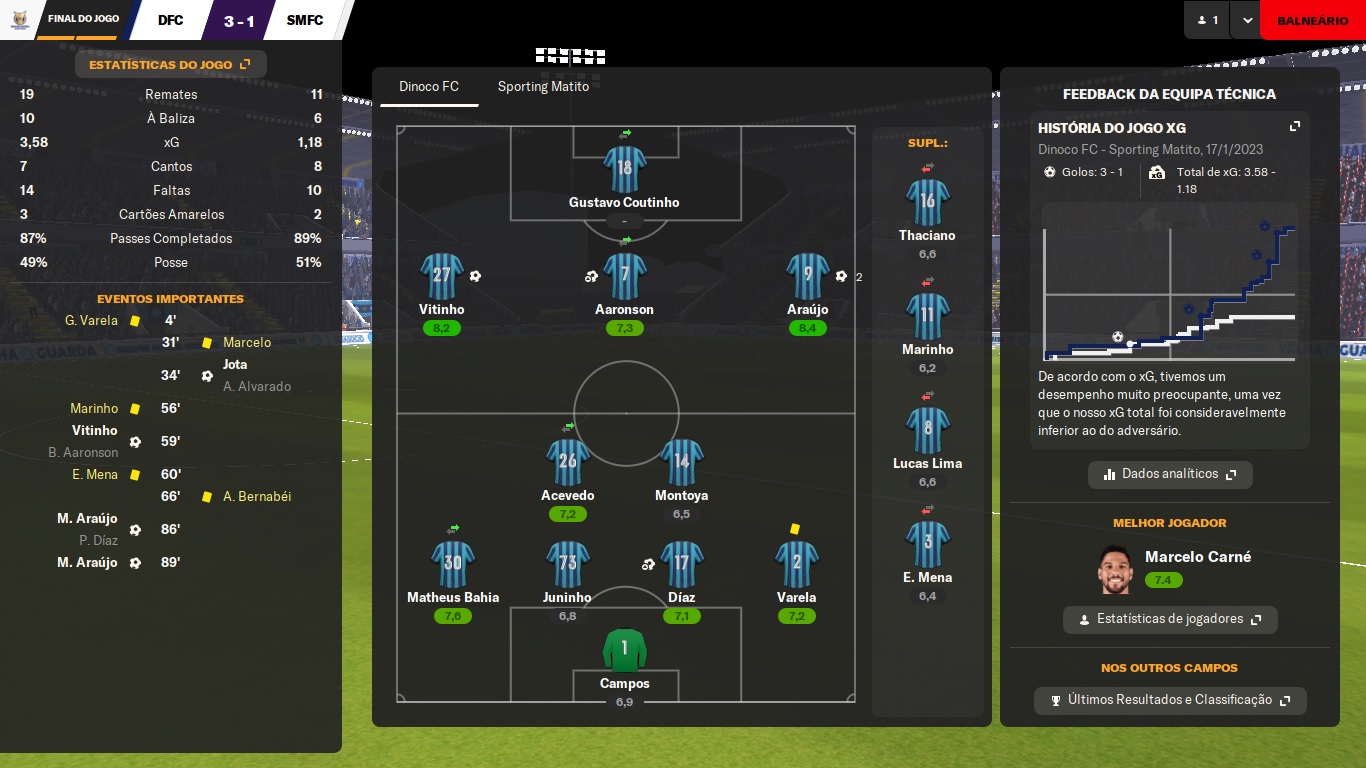This screenshot has width=1366, height=768.
Task: Open Marcelo Carné best player portrait
Action: [1116, 569]
